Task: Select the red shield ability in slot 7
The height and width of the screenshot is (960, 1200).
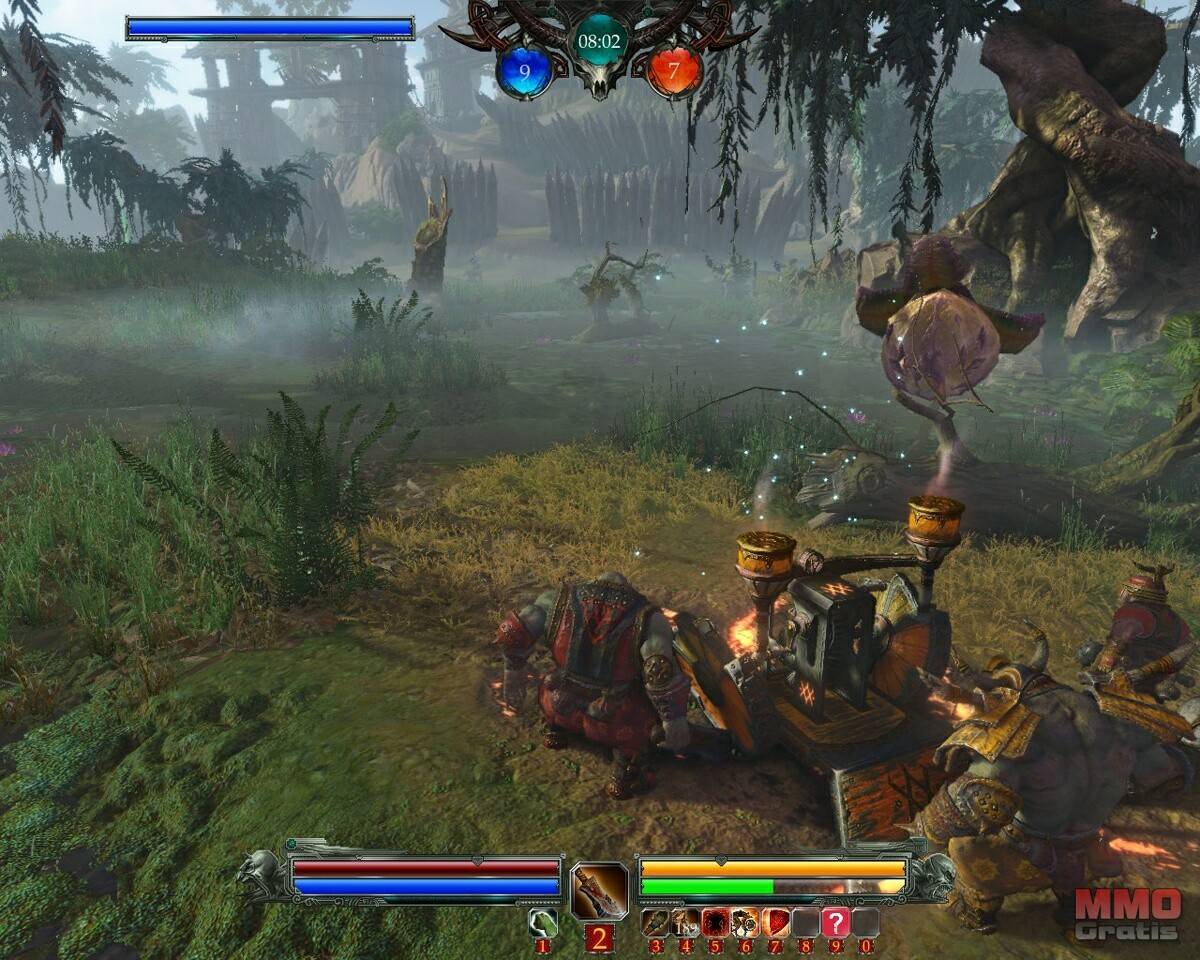Action: [776, 922]
